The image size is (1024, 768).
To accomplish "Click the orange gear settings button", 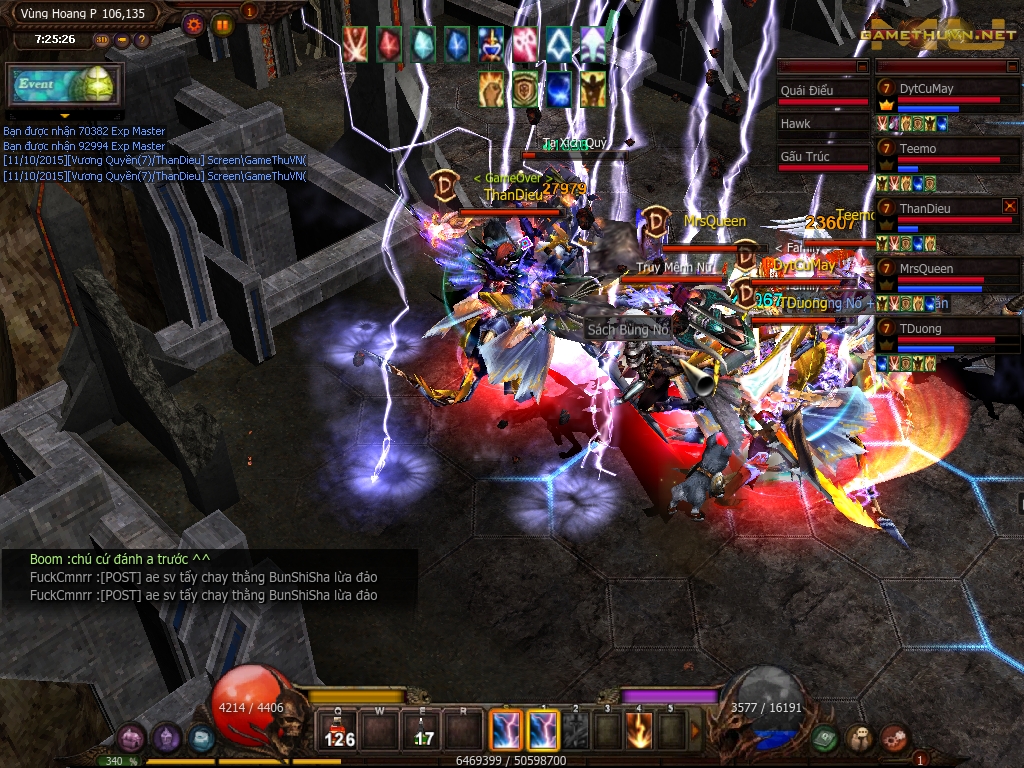I will 193,23.
